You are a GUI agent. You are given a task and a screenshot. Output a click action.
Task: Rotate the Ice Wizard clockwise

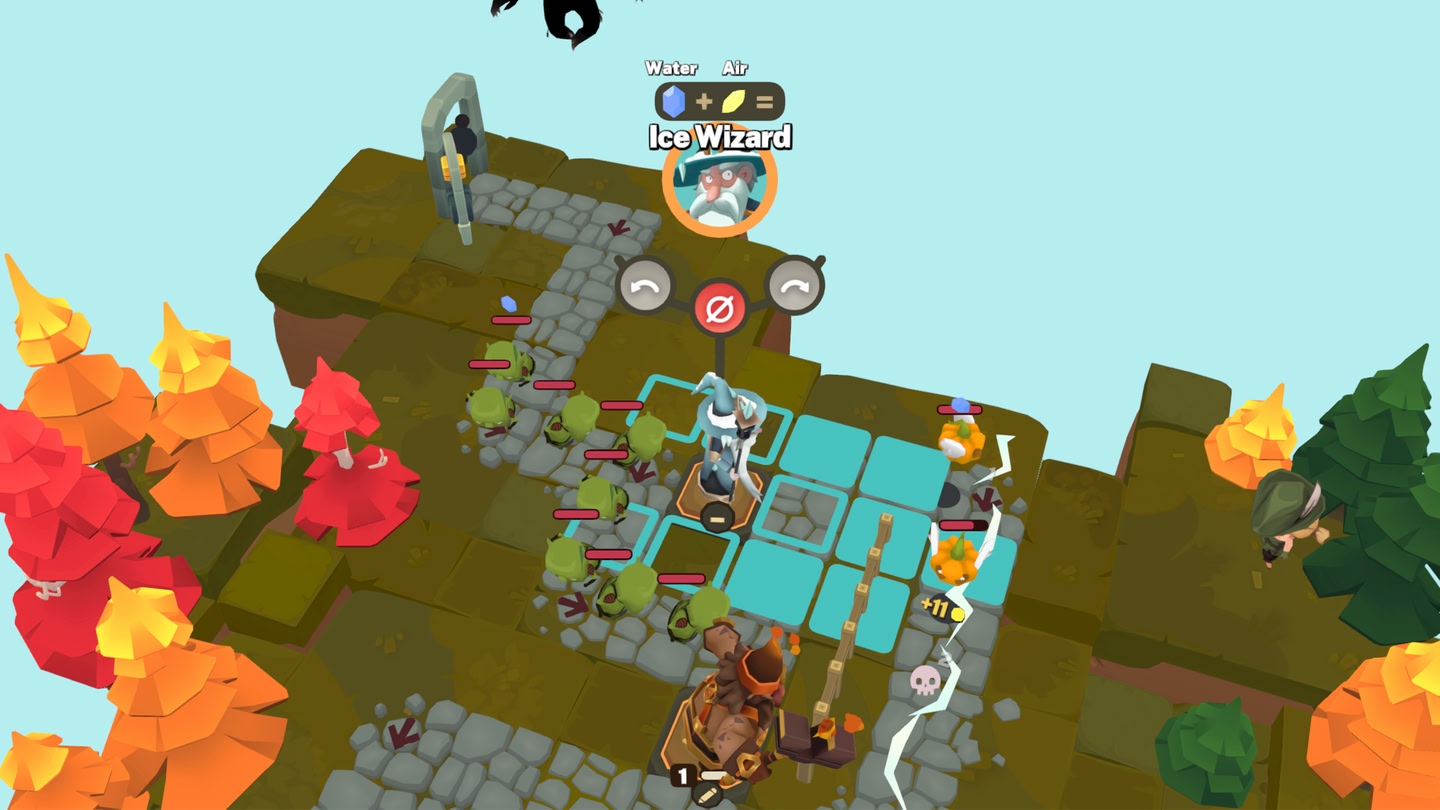pyautogui.click(x=795, y=288)
